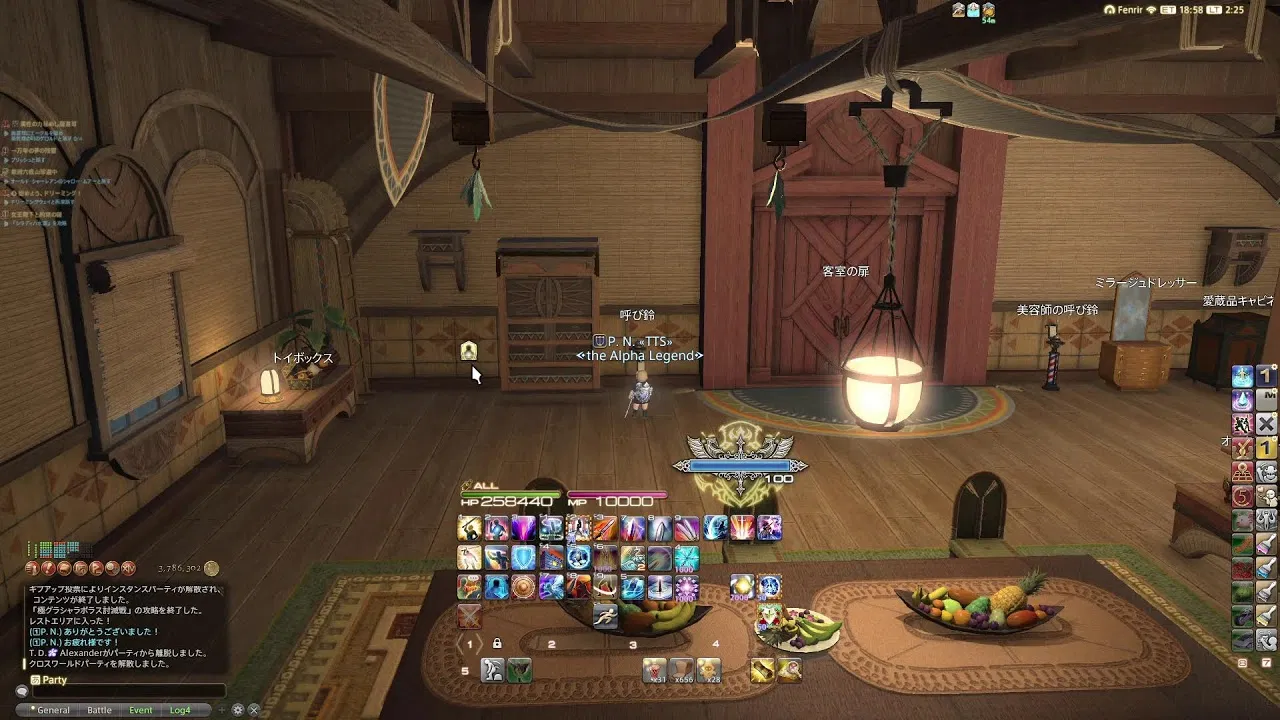
Task: Switch to the Log4 chat tab
Action: pyautogui.click(x=180, y=710)
